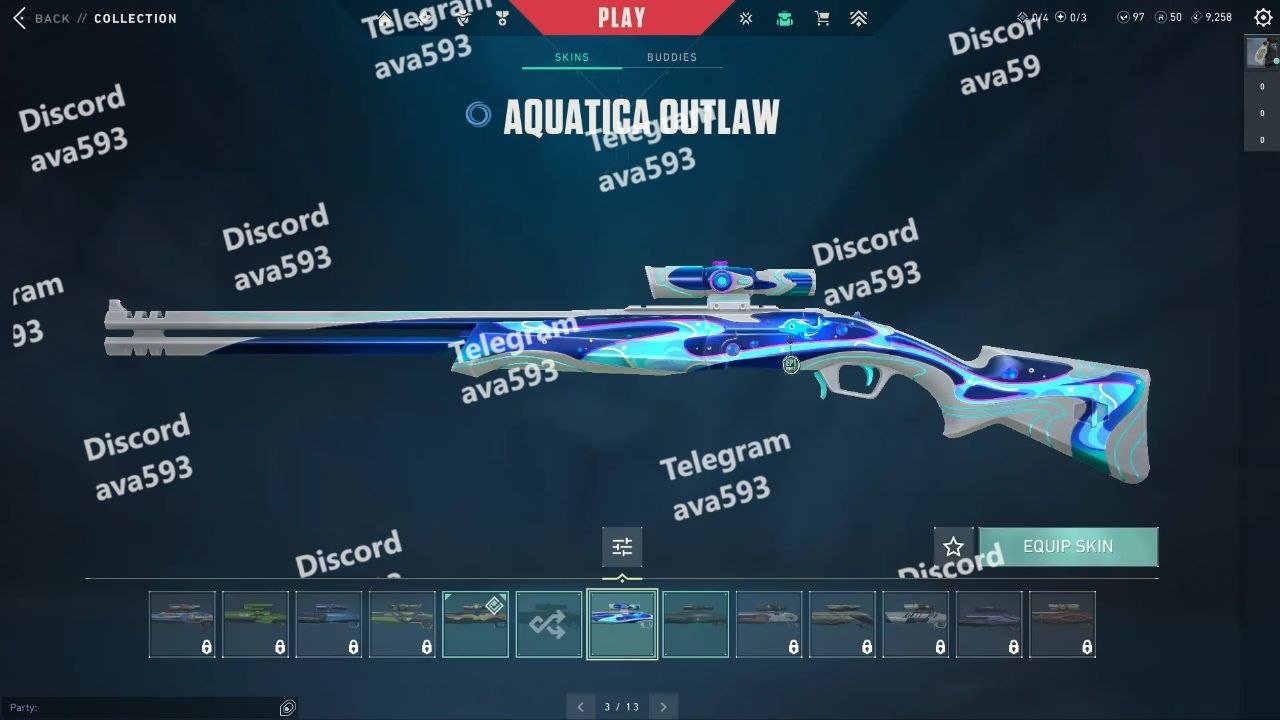Image resolution: width=1280 pixels, height=720 pixels.
Task: Select the highlighted Aquatica Outlaw thumbnail
Action: point(622,624)
